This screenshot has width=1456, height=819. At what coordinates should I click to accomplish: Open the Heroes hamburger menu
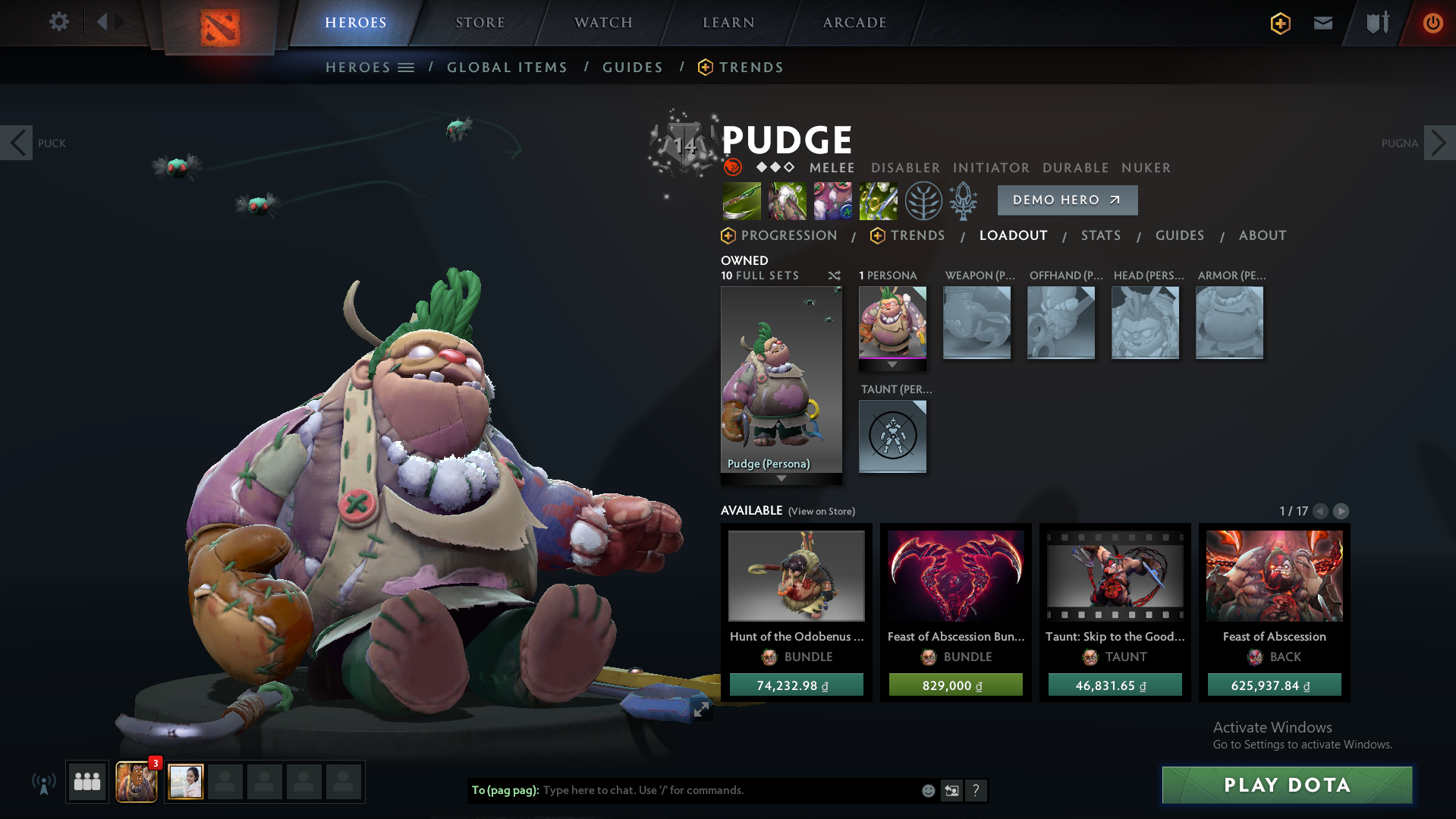[x=407, y=67]
